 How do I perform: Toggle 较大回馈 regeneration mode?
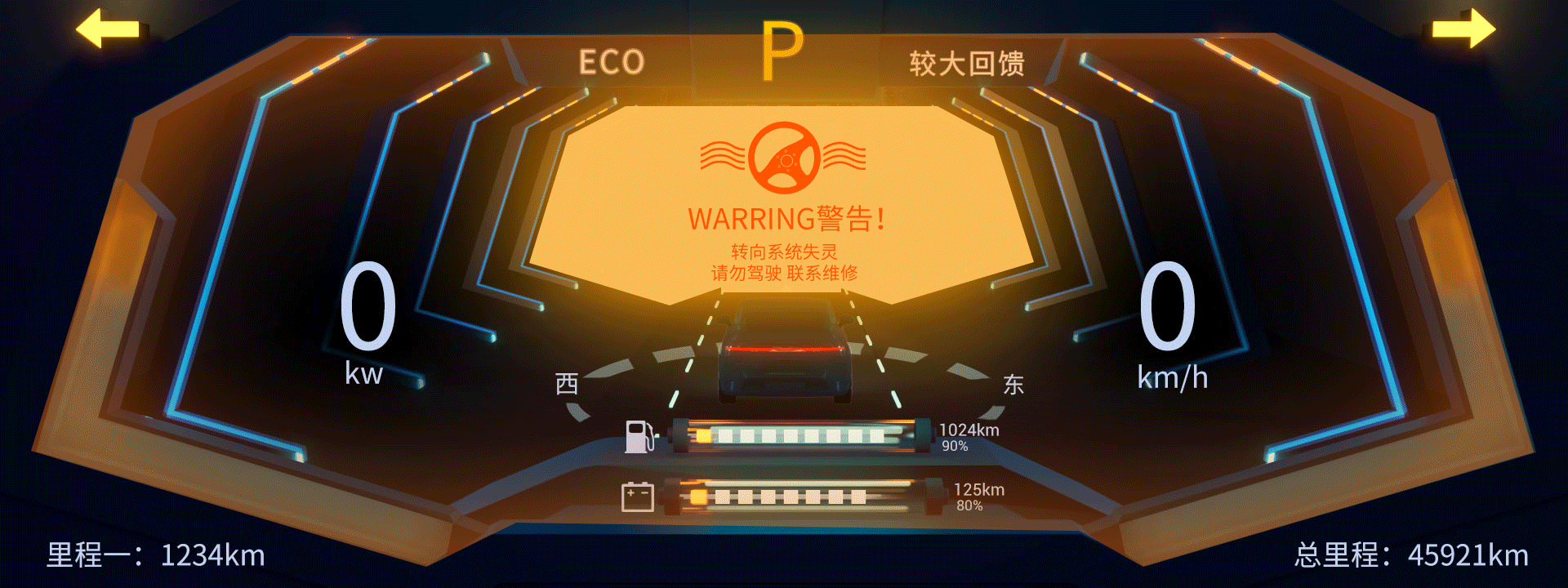point(969,61)
